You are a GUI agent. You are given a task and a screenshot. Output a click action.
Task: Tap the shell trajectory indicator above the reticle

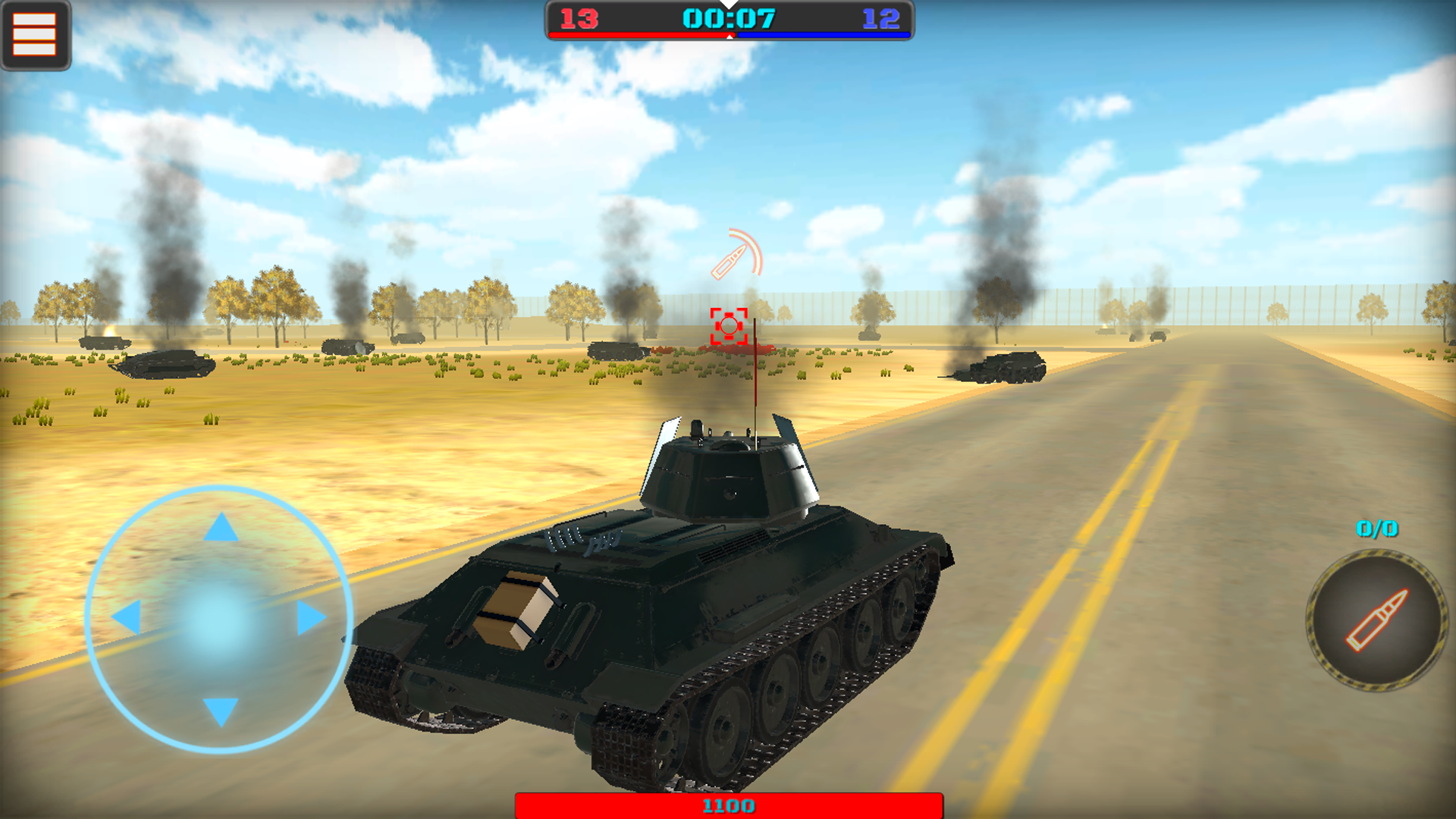pyautogui.click(x=732, y=254)
